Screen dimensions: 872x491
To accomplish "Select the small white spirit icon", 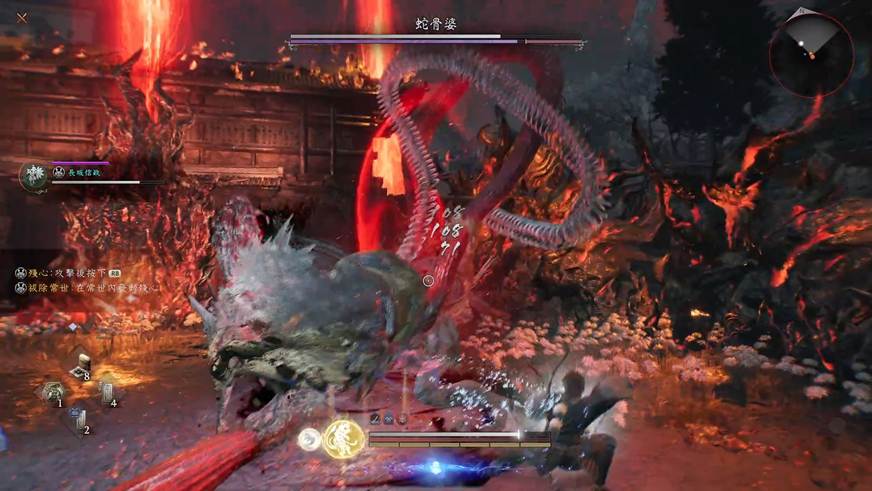I will (310, 438).
